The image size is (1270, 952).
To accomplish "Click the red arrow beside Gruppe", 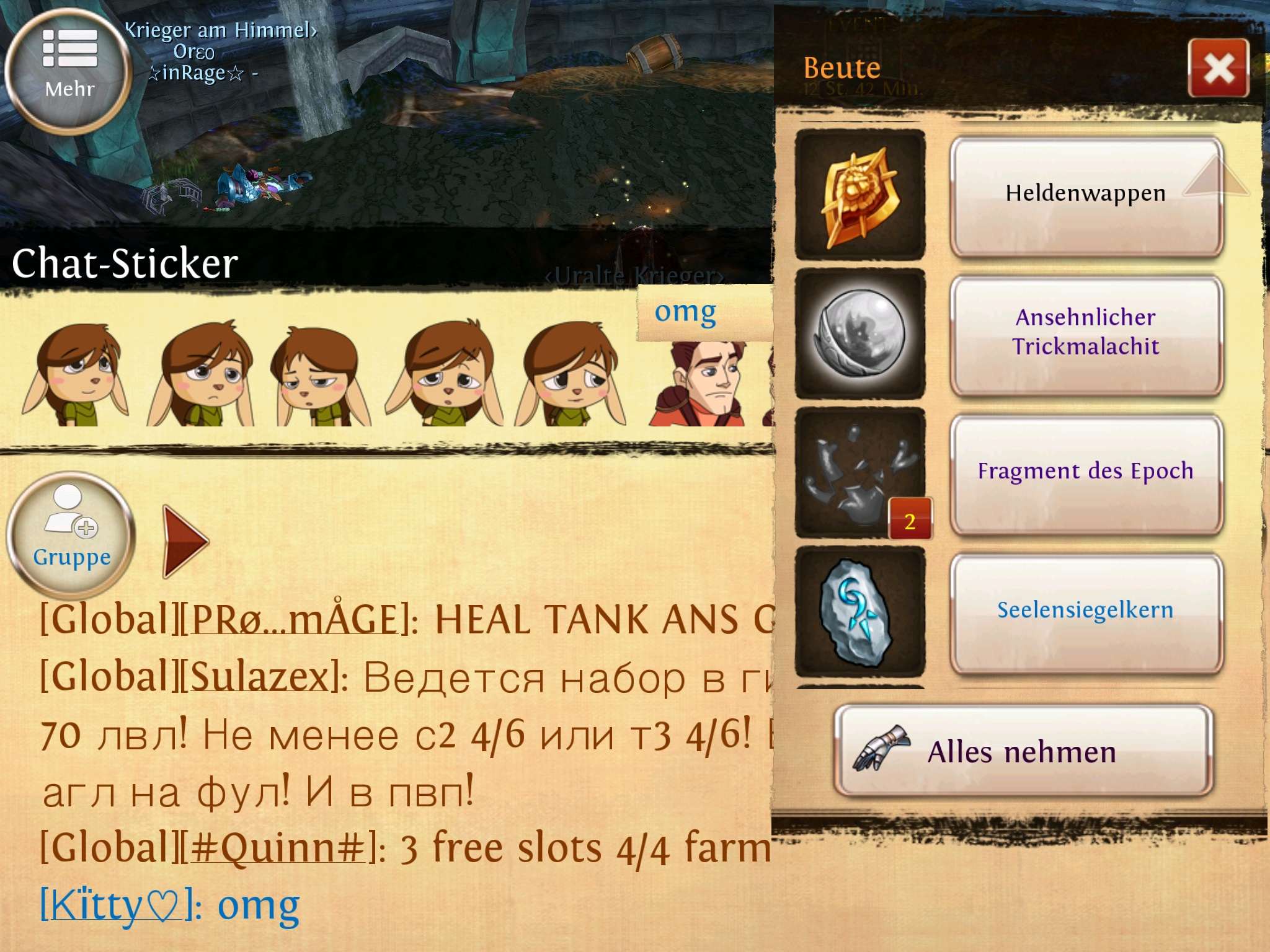I will click(185, 540).
